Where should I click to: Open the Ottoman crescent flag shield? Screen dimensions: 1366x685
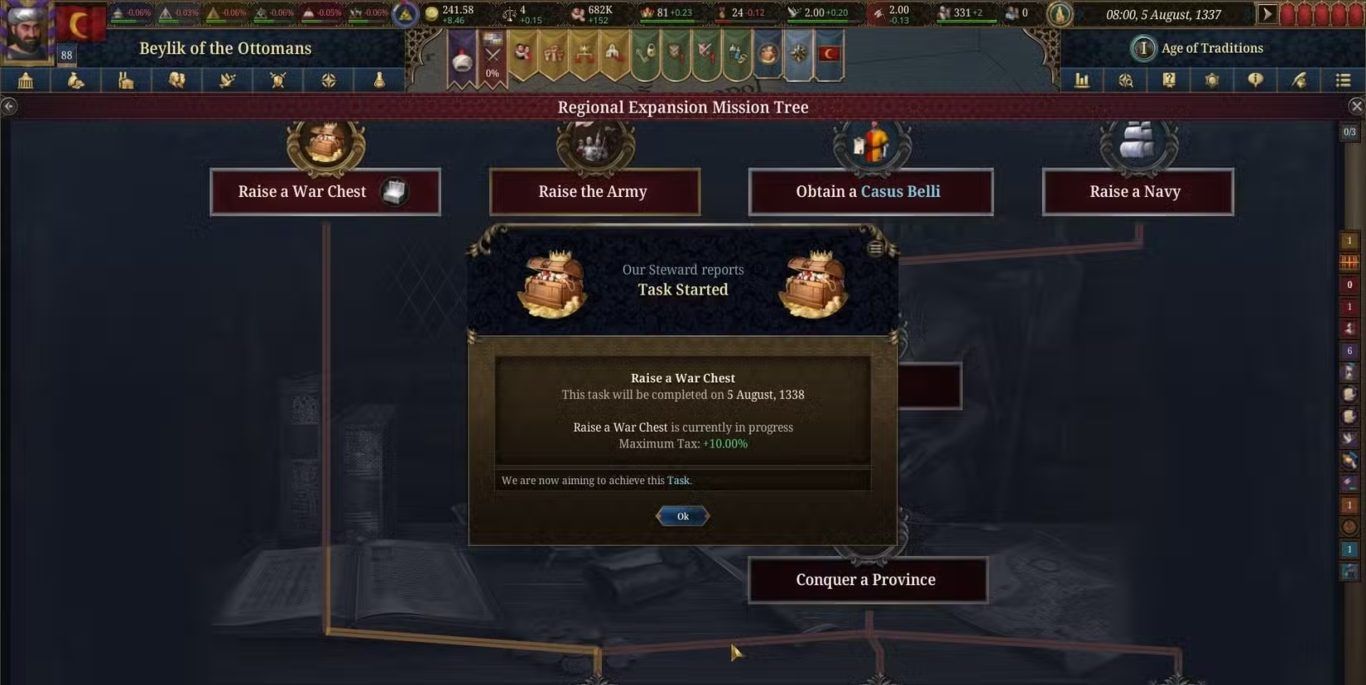pyautogui.click(x=80, y=24)
